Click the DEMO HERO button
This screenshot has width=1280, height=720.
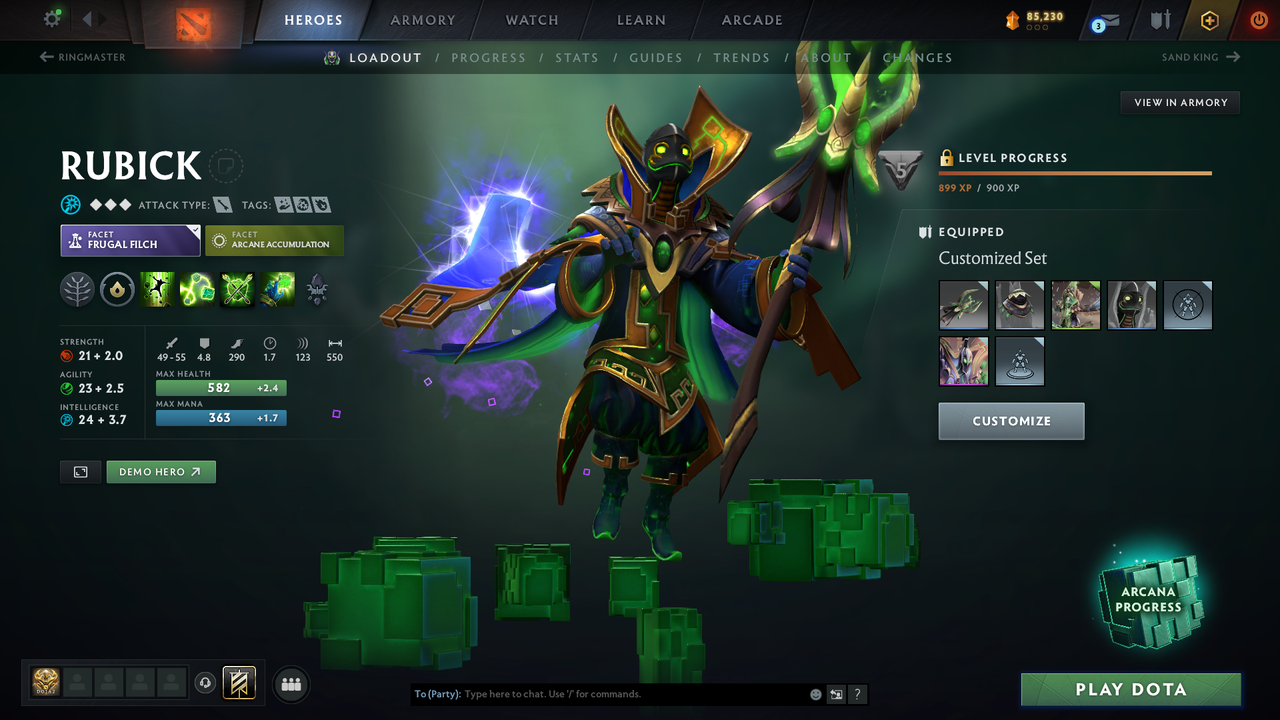click(x=161, y=471)
